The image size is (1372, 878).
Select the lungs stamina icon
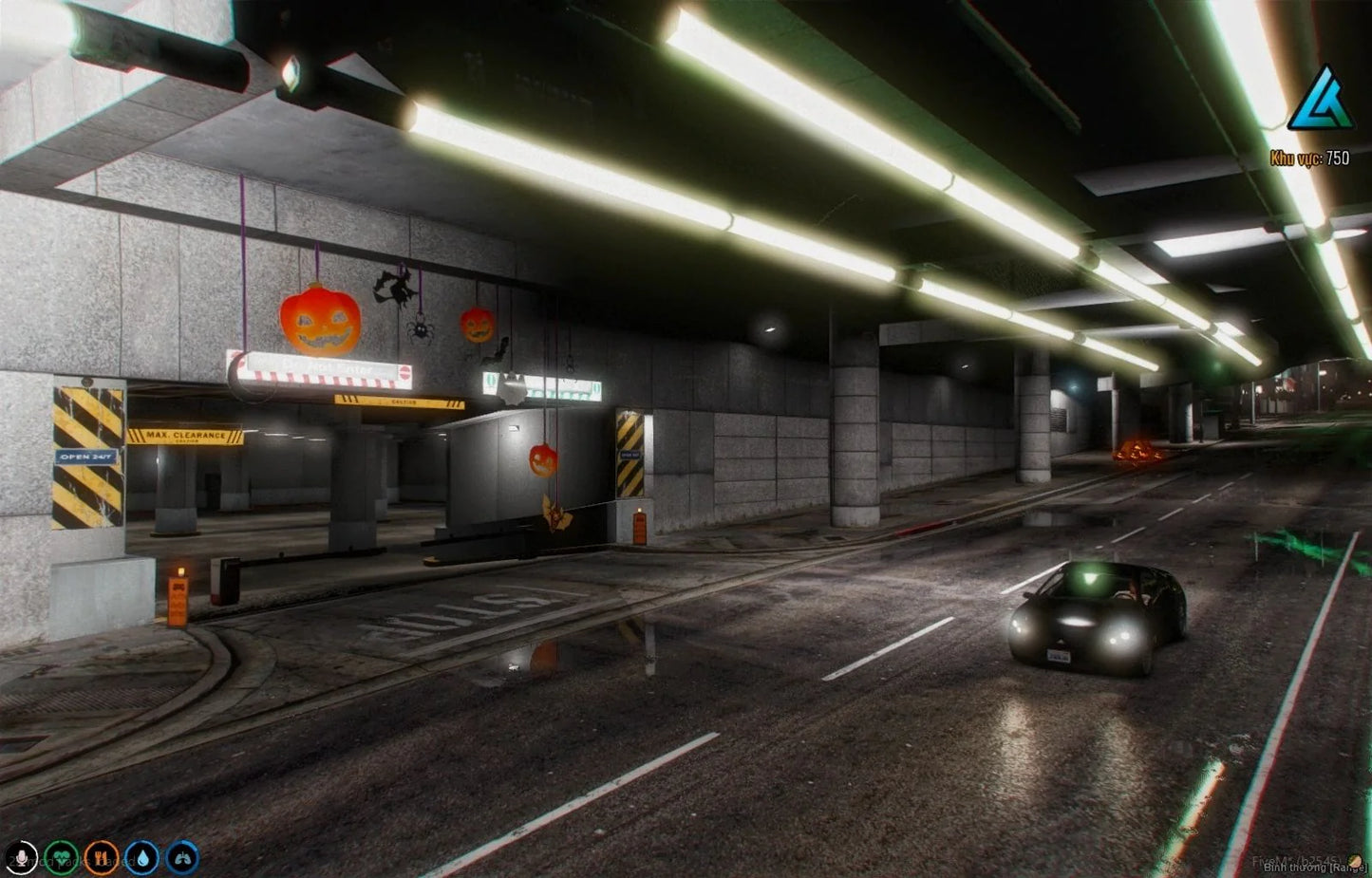[x=182, y=858]
